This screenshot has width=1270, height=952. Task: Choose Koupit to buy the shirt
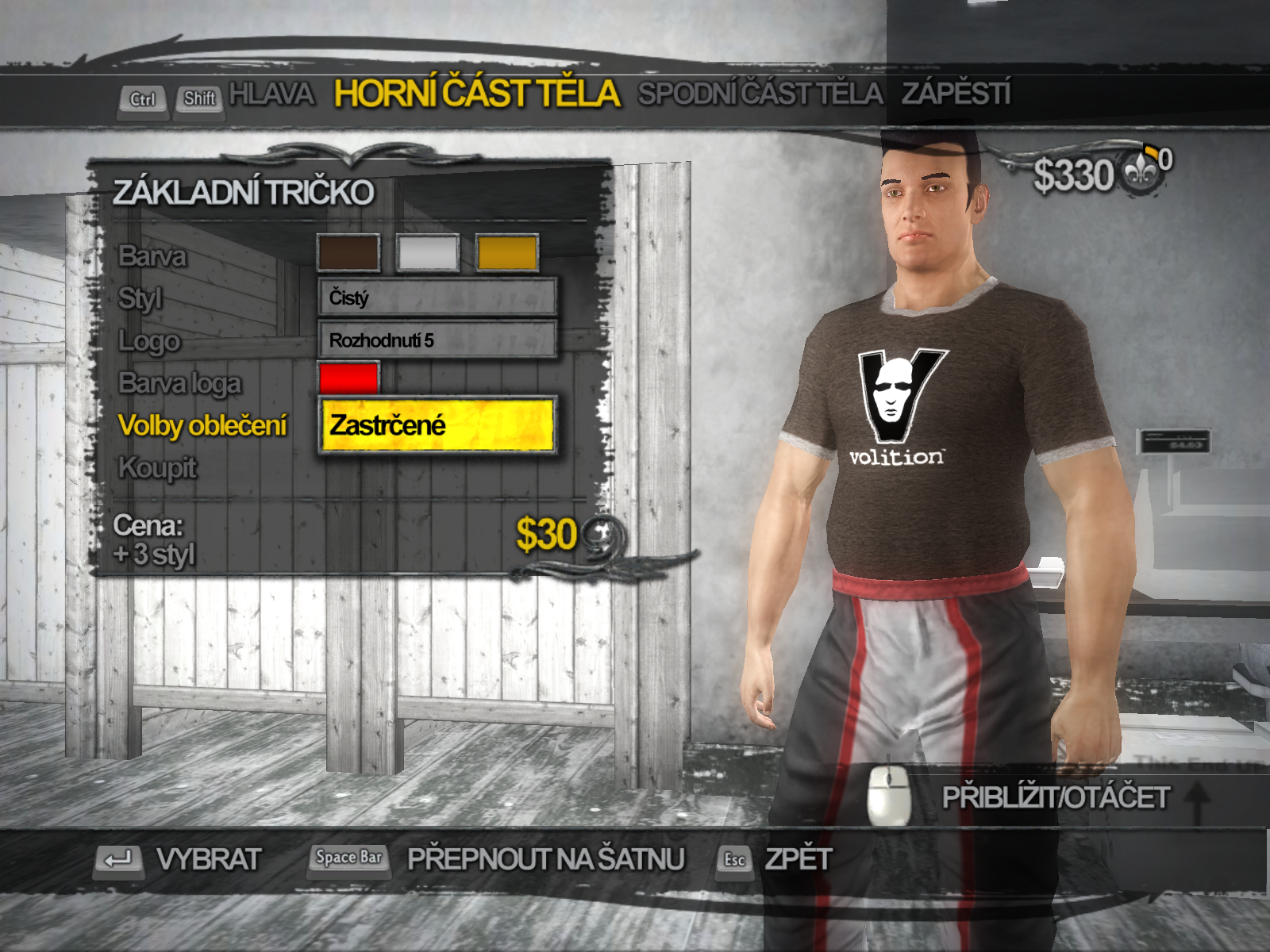click(157, 468)
